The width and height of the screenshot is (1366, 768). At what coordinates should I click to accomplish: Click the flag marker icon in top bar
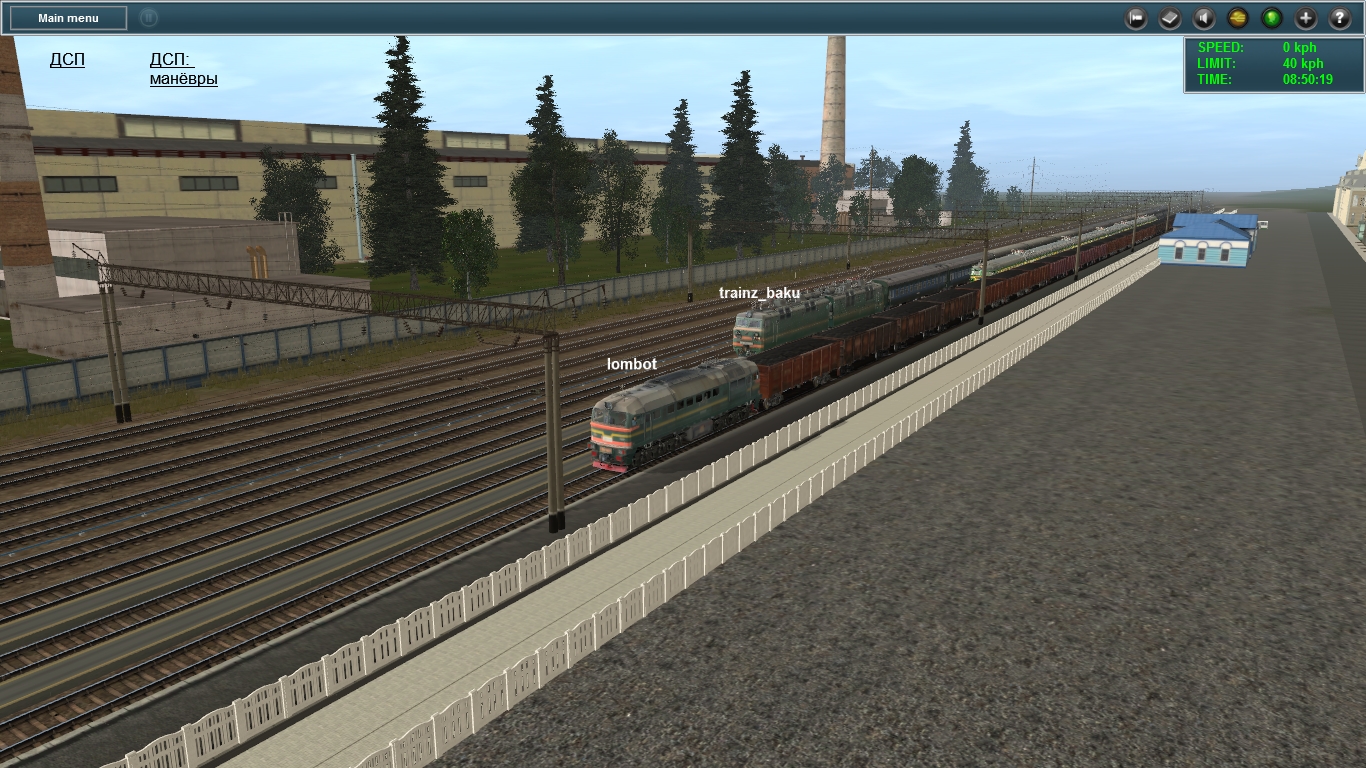pyautogui.click(x=1136, y=18)
